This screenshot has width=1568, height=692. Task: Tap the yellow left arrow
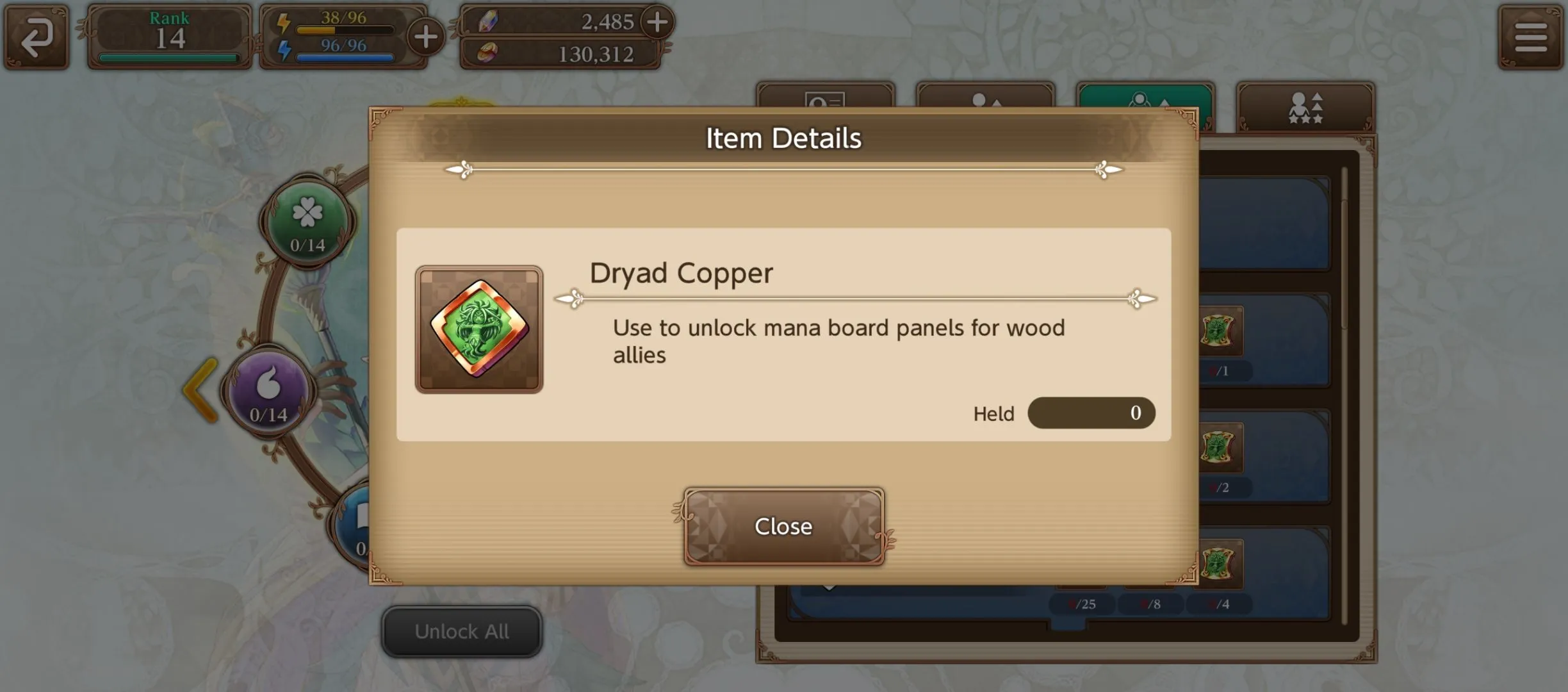click(200, 390)
